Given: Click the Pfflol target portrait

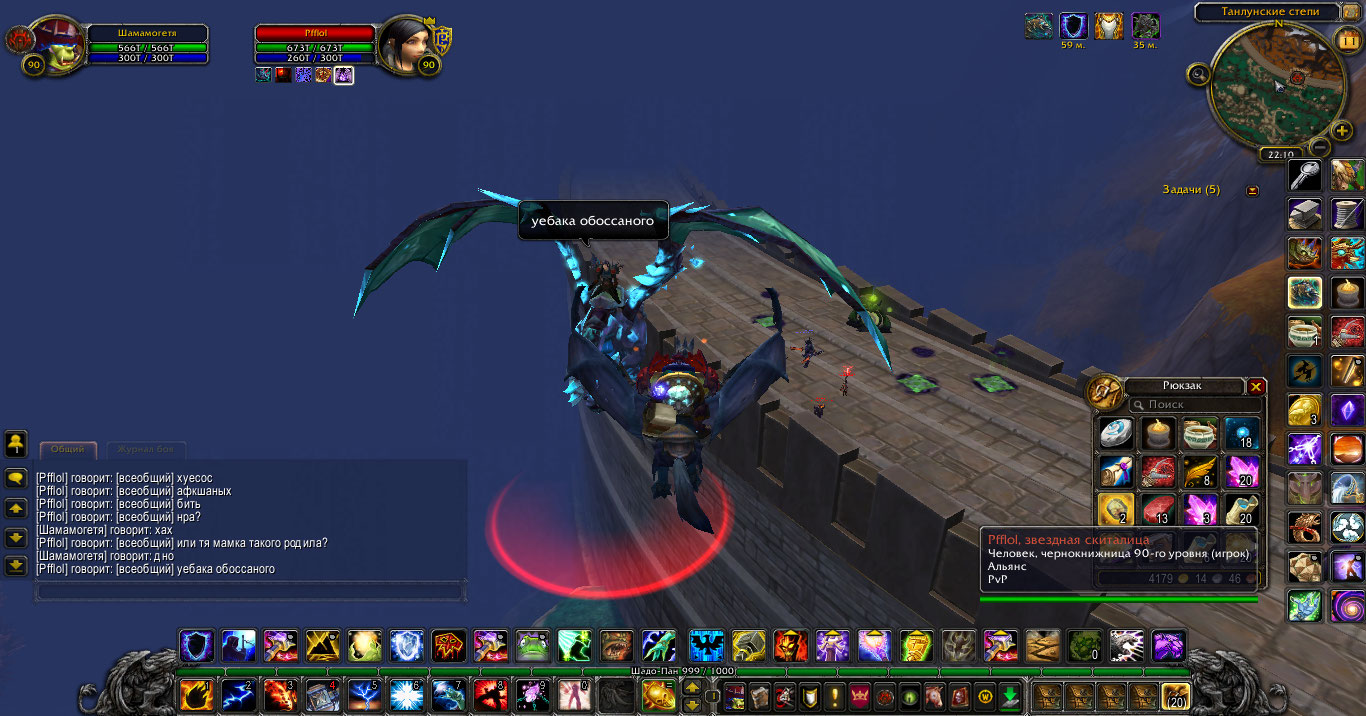Looking at the screenshot, I should tap(405, 42).
